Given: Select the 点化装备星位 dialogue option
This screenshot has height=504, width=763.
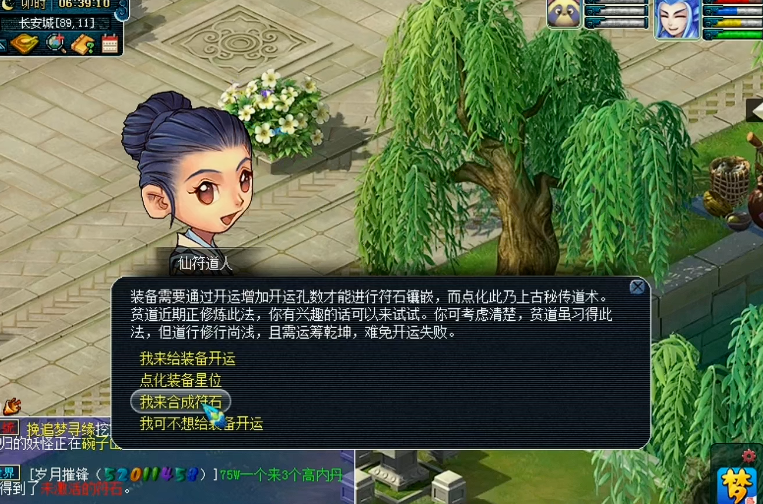Looking at the screenshot, I should point(180,380).
